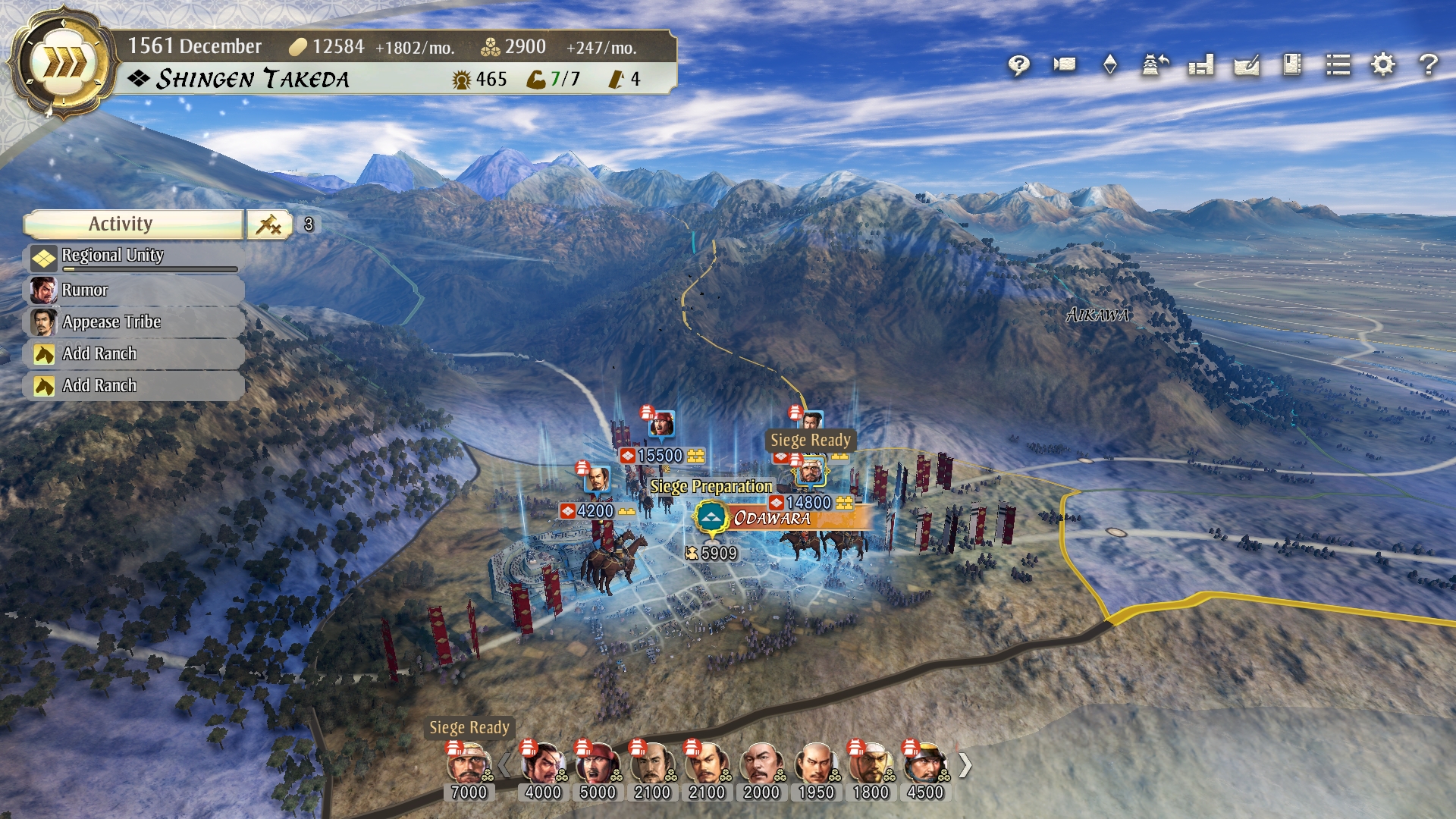Click the crossed hammers construction icon
The height and width of the screenshot is (819, 1456).
(x=269, y=224)
